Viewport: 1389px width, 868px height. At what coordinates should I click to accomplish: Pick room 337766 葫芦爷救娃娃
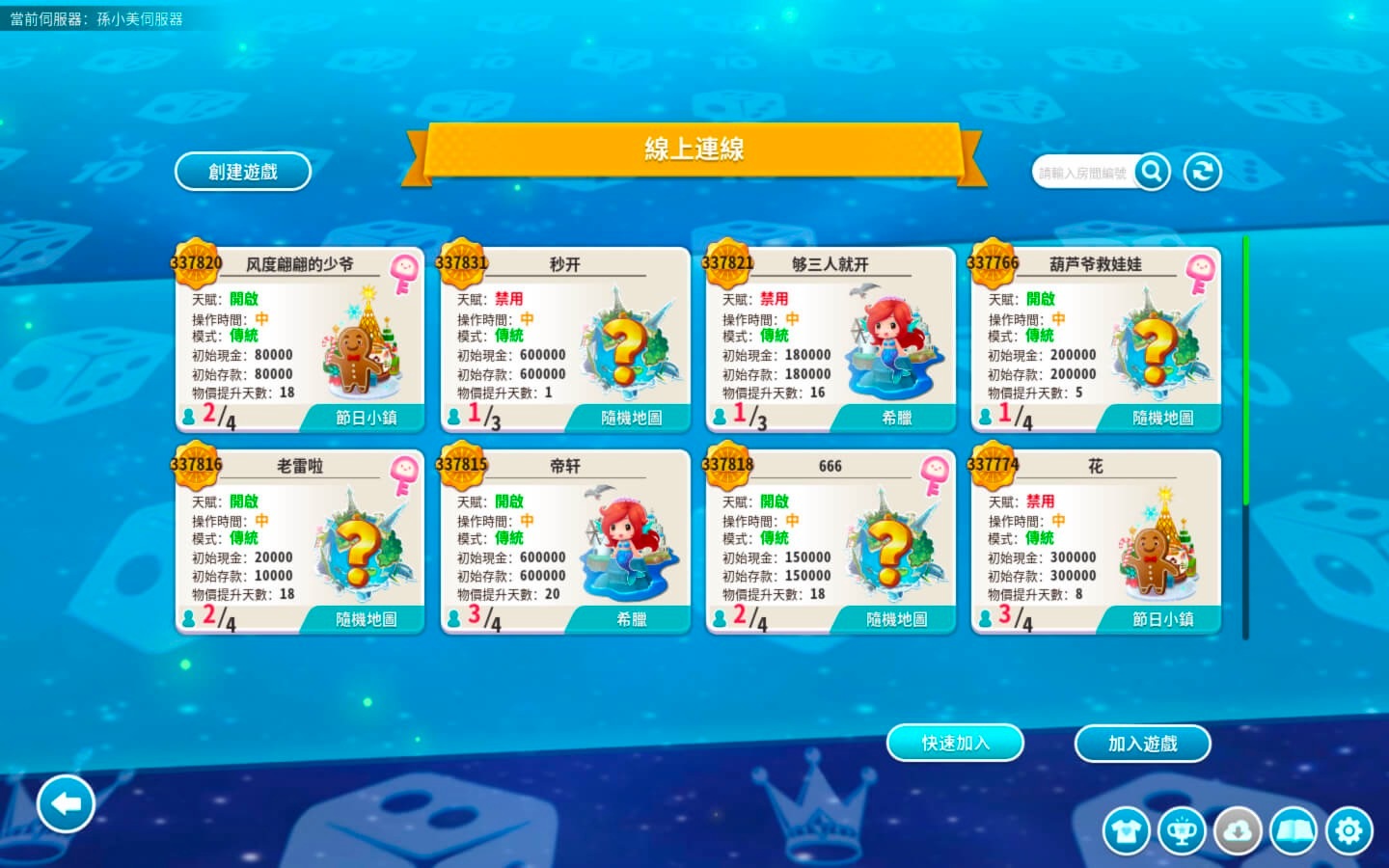tap(1096, 339)
